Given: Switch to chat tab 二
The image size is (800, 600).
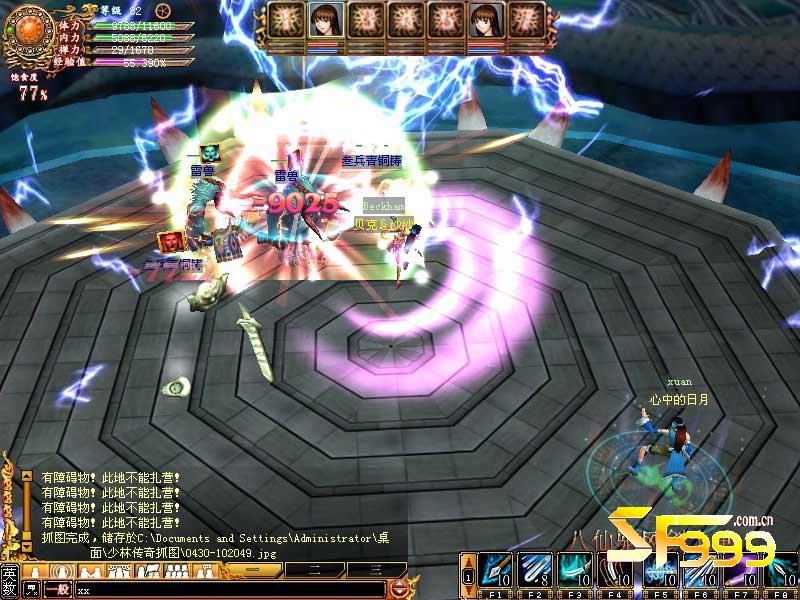Looking at the screenshot, I should click(x=313, y=570).
